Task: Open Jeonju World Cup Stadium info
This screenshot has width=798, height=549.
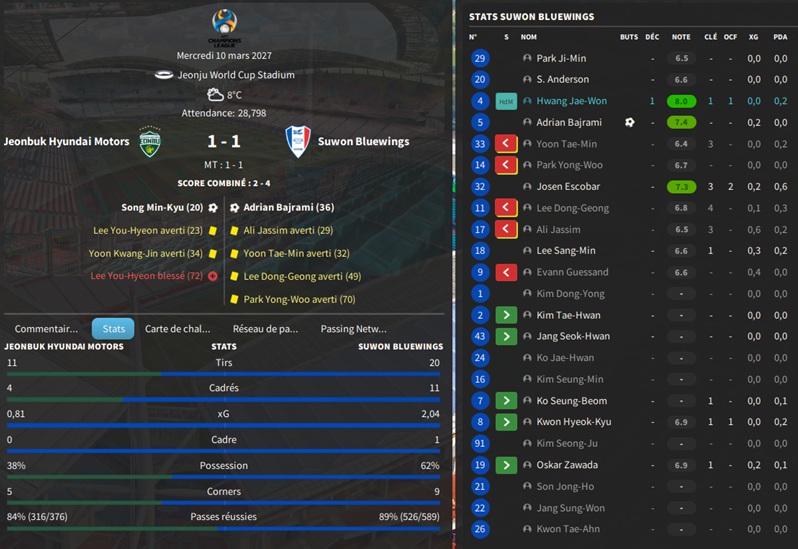Action: (x=238, y=75)
